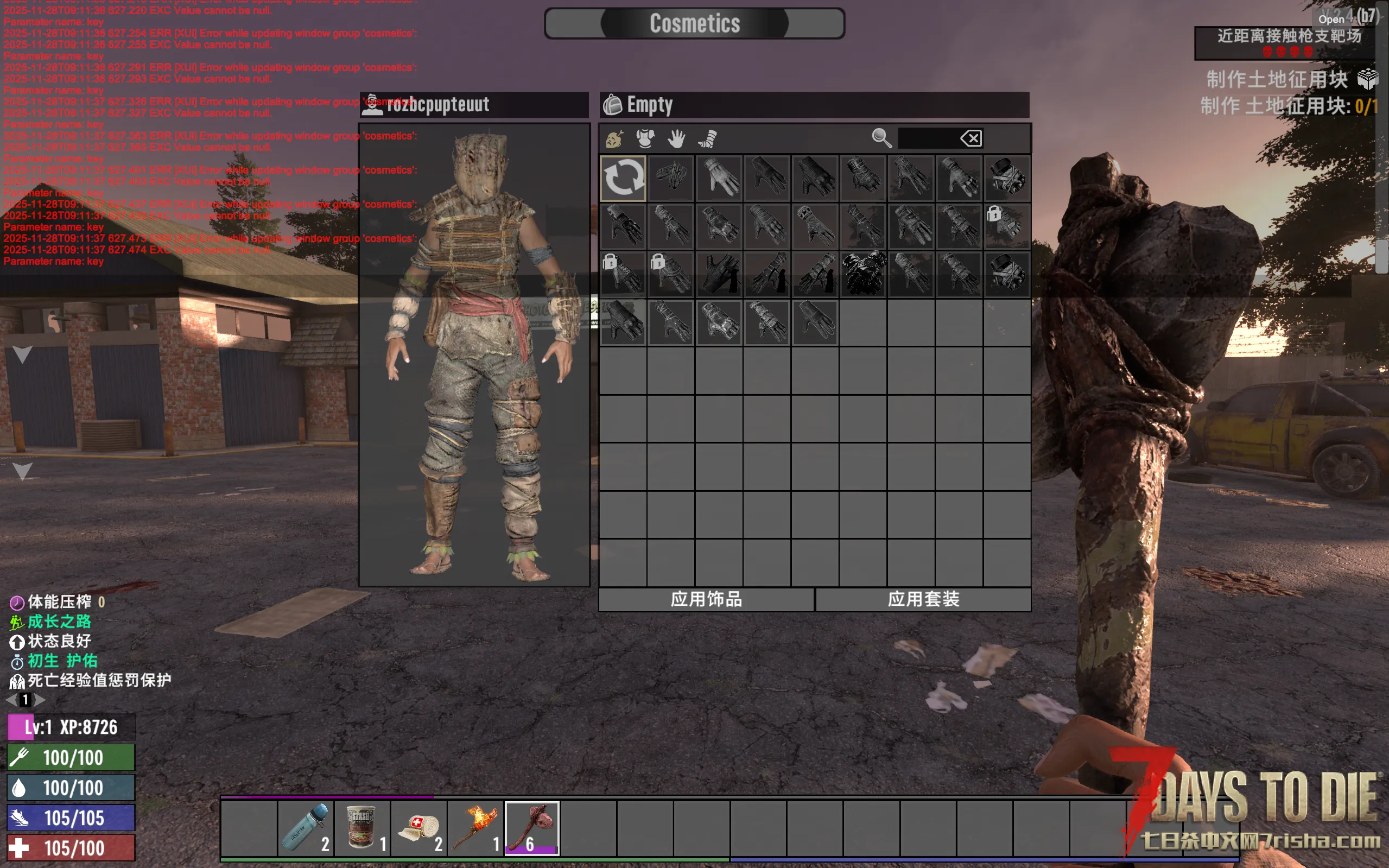Go to next buff page arrow
Screen dimensions: 1389x868
coord(40,700)
